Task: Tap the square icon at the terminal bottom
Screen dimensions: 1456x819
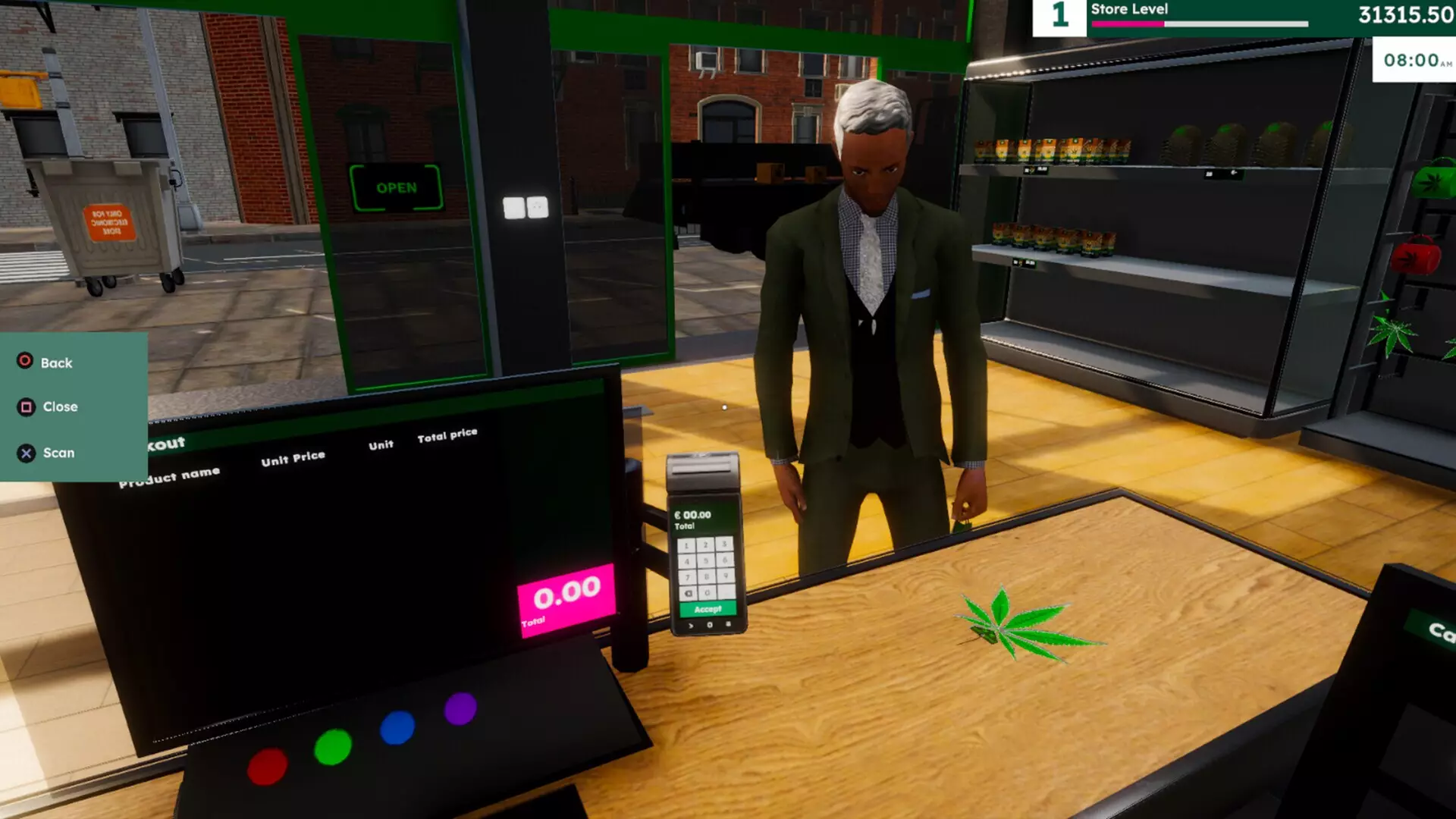Action: [729, 624]
